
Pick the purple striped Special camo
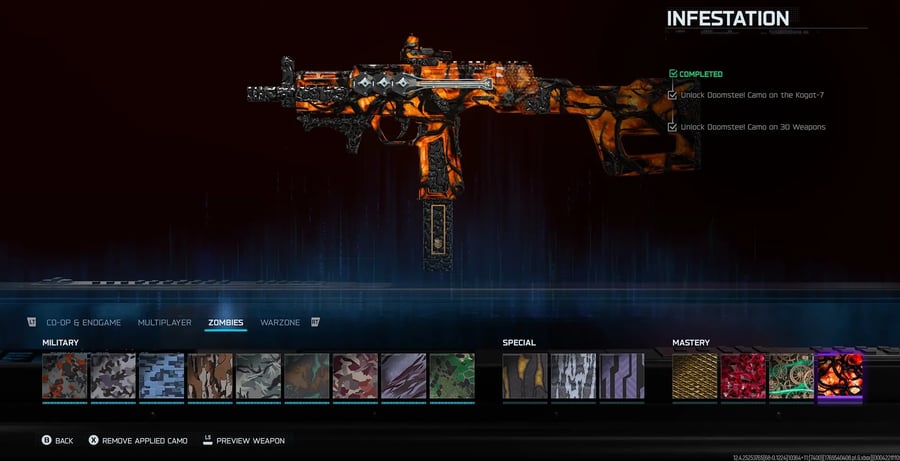pos(622,376)
